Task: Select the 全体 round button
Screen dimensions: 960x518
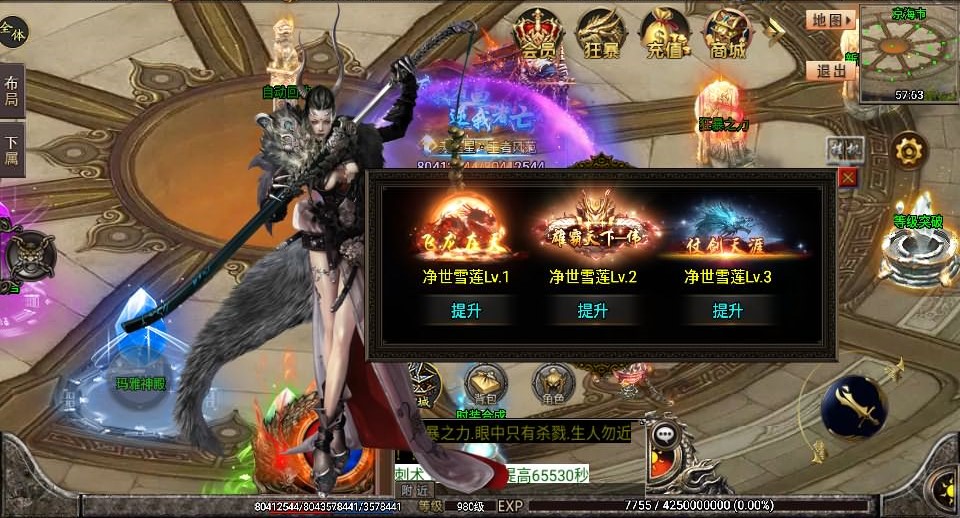Action: tap(14, 32)
